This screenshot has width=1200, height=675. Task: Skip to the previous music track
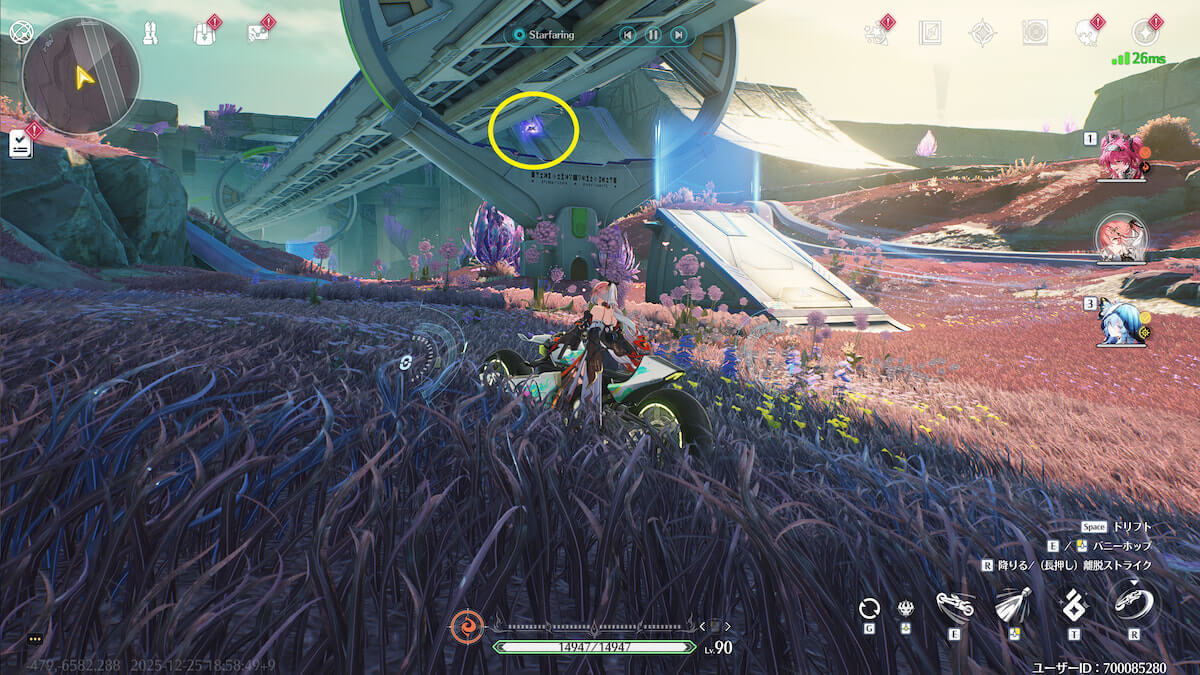coord(627,35)
